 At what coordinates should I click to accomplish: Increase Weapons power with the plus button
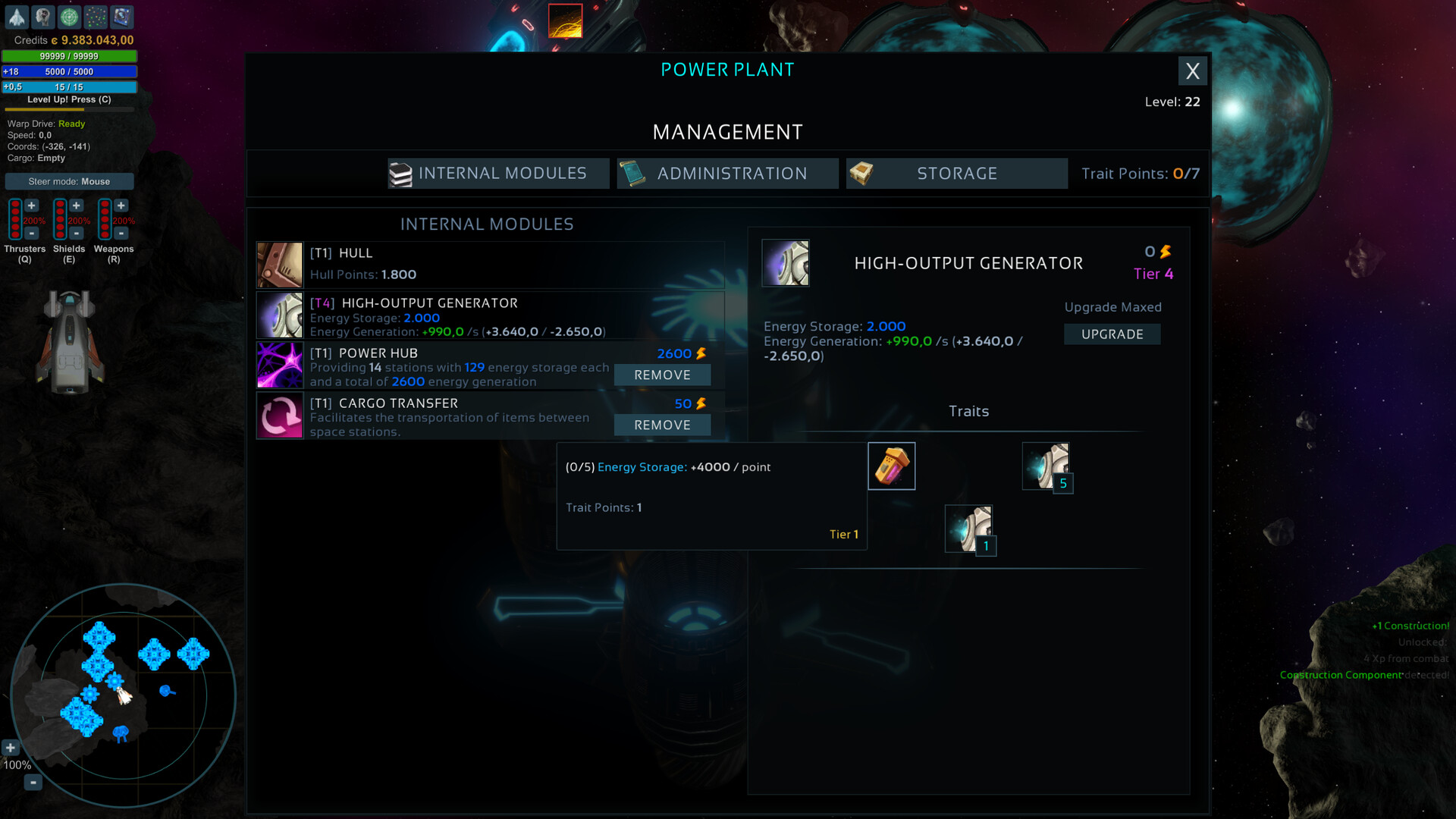click(121, 205)
